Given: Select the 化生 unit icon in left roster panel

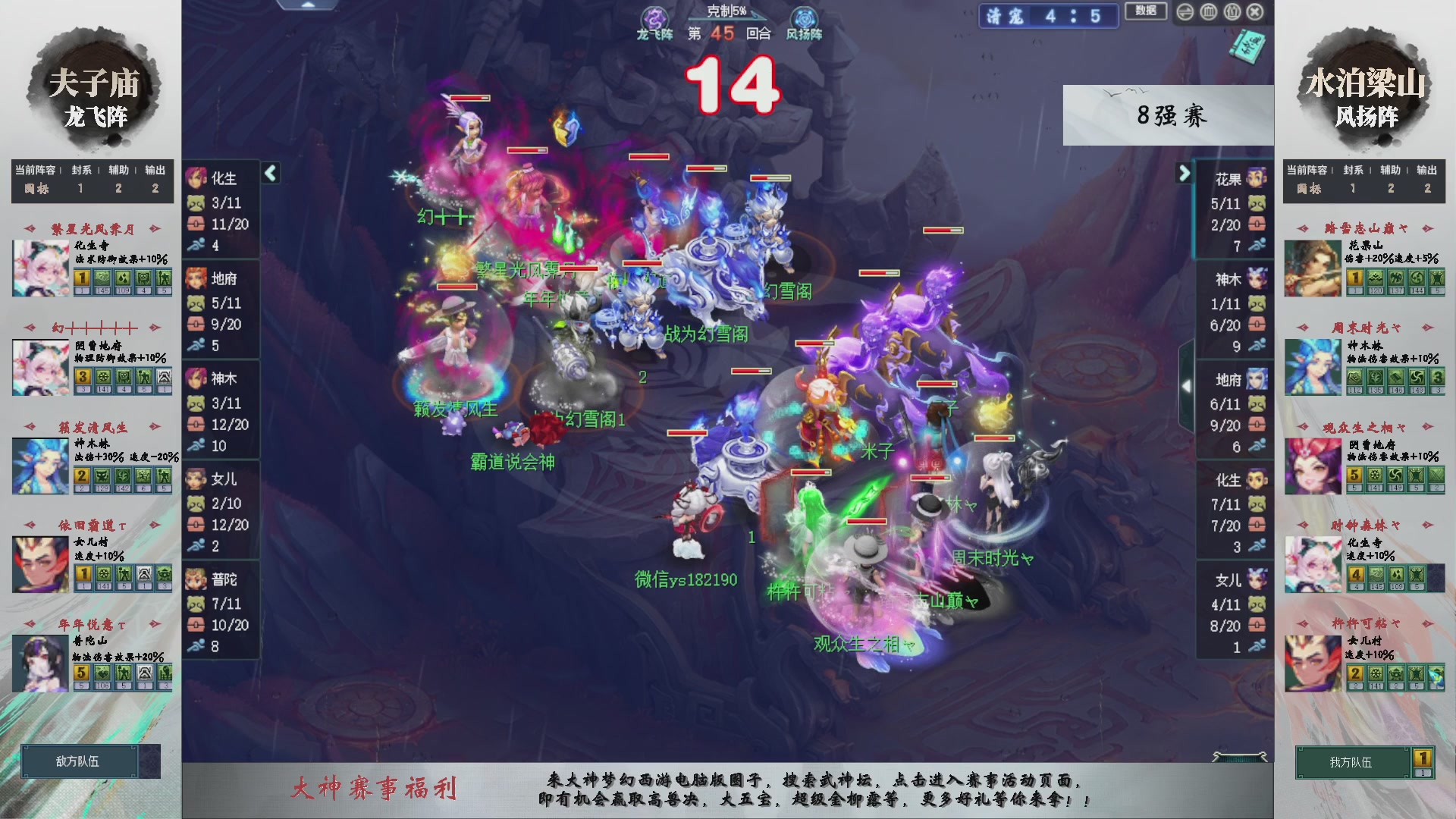Looking at the screenshot, I should click(196, 179).
